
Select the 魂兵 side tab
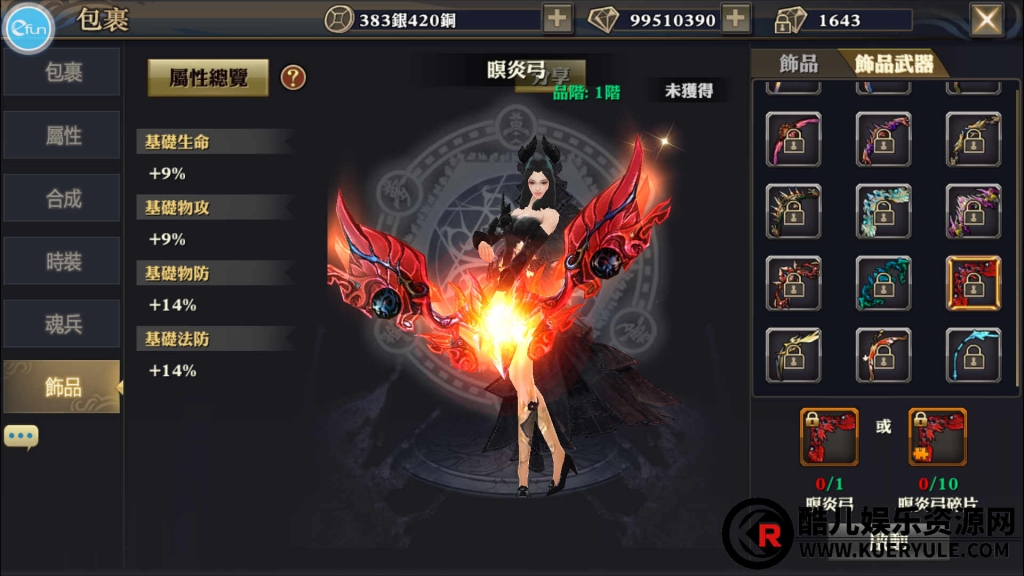62,325
